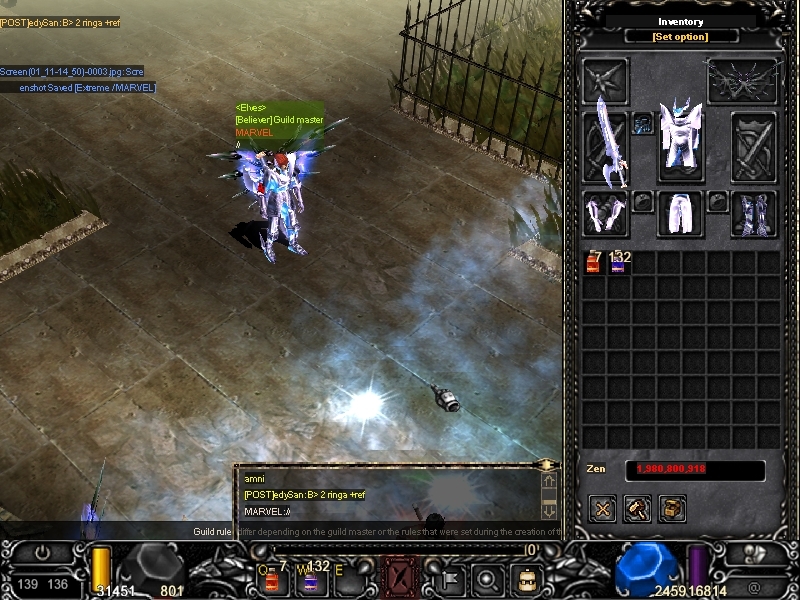Use the Q hotkey health potion
800x600 pixels.
[271, 579]
